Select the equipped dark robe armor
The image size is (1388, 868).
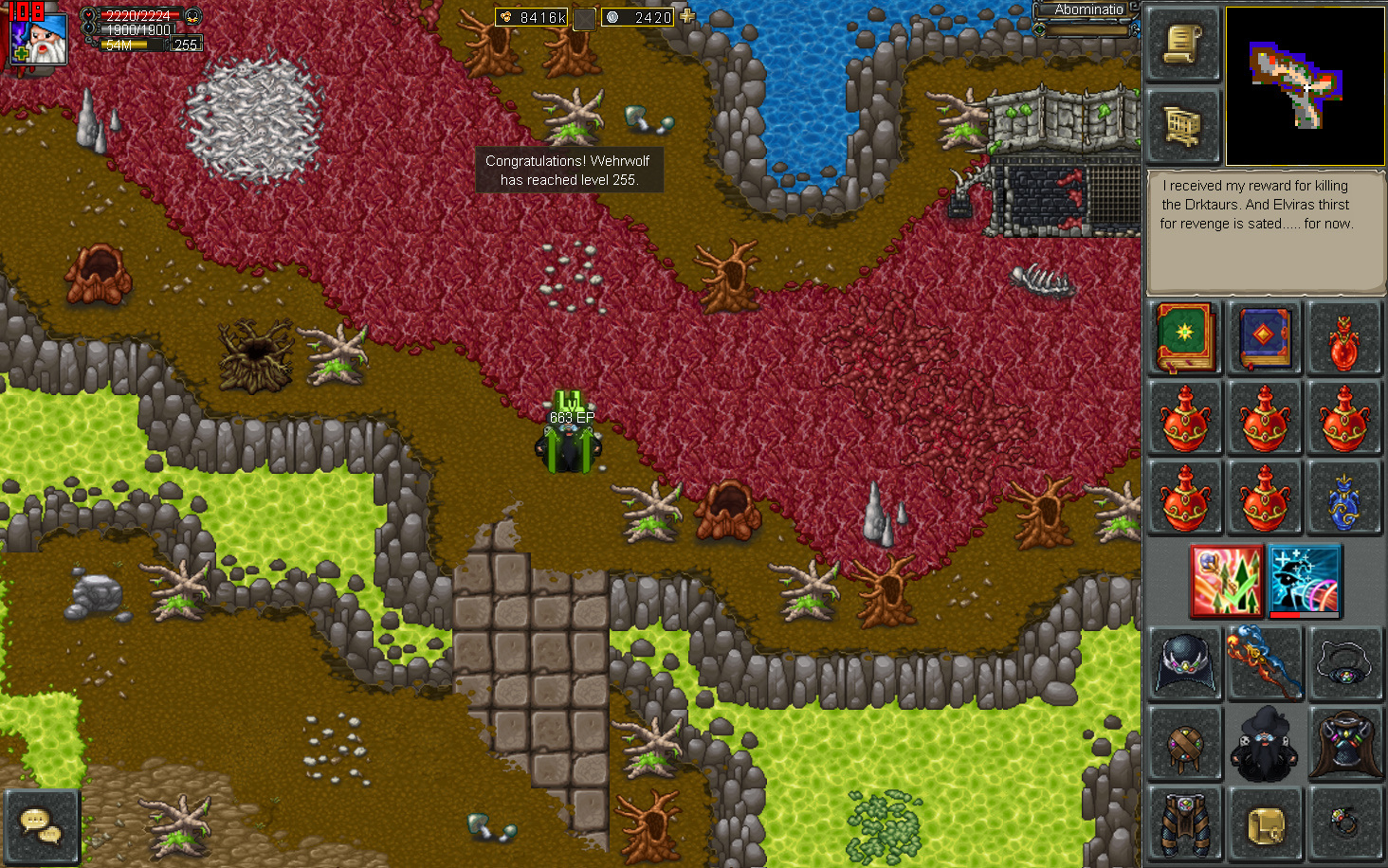pos(1344,743)
